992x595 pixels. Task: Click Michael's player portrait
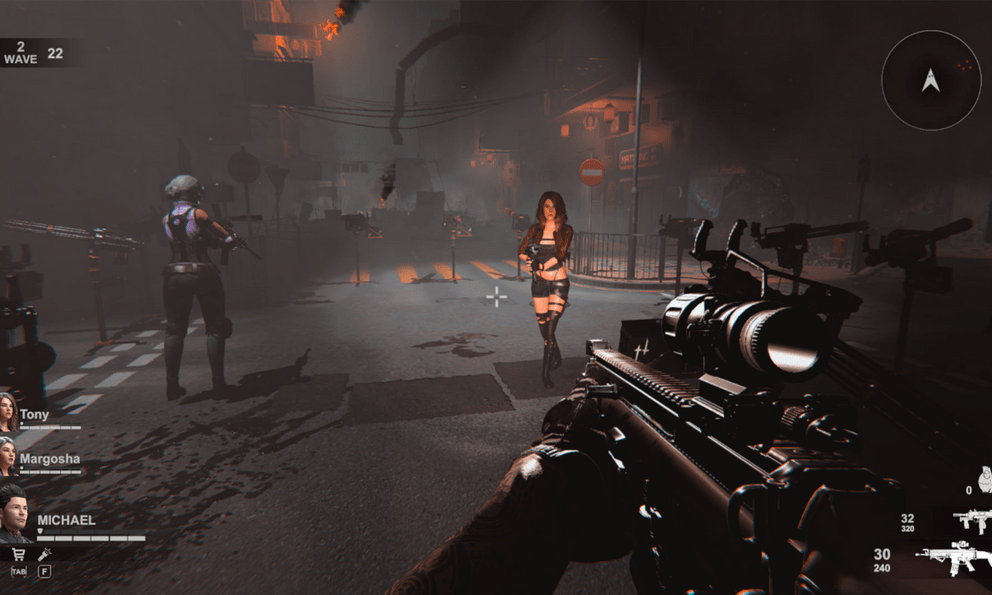coord(13,512)
